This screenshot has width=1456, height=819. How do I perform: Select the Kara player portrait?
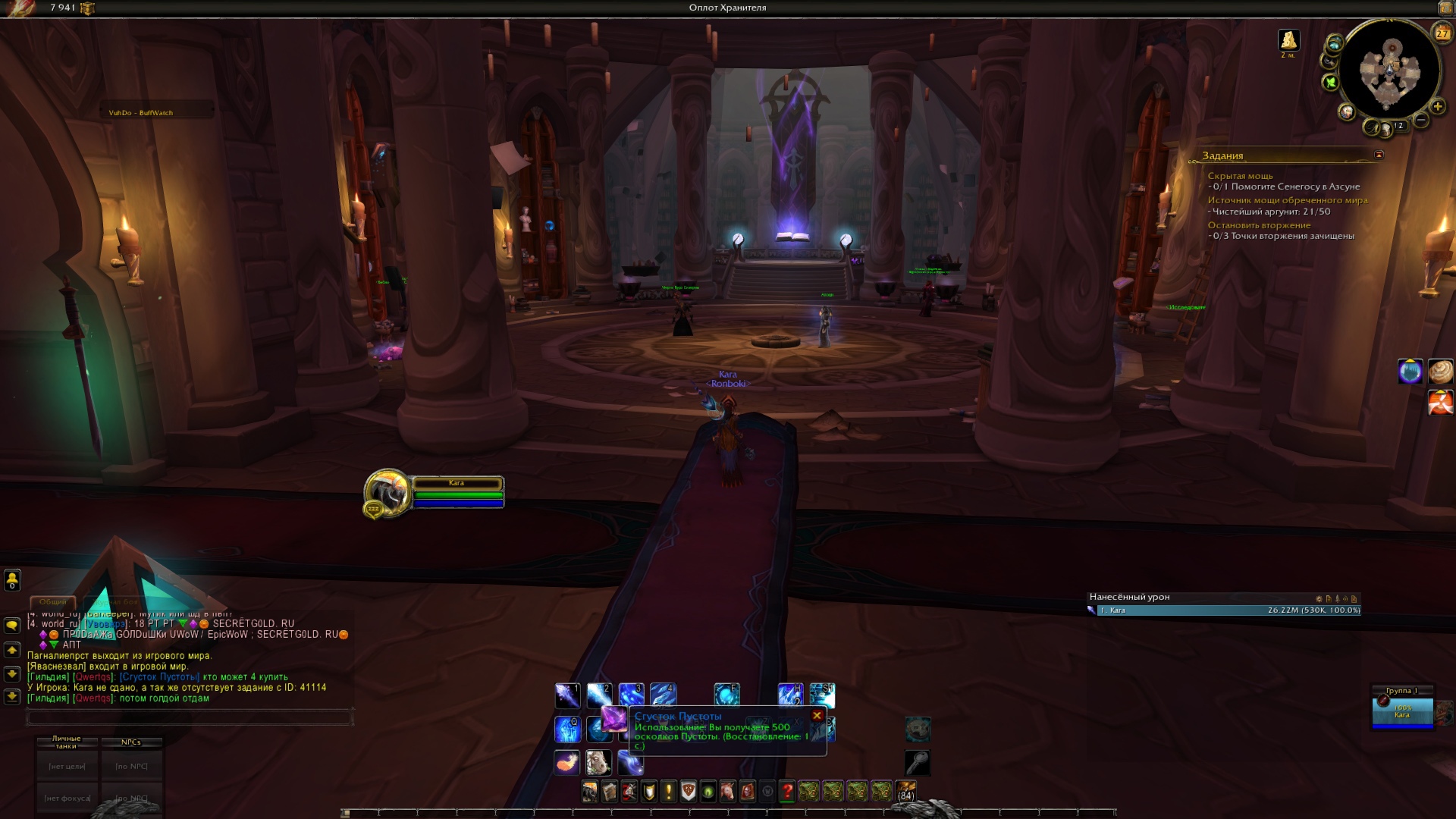388,493
